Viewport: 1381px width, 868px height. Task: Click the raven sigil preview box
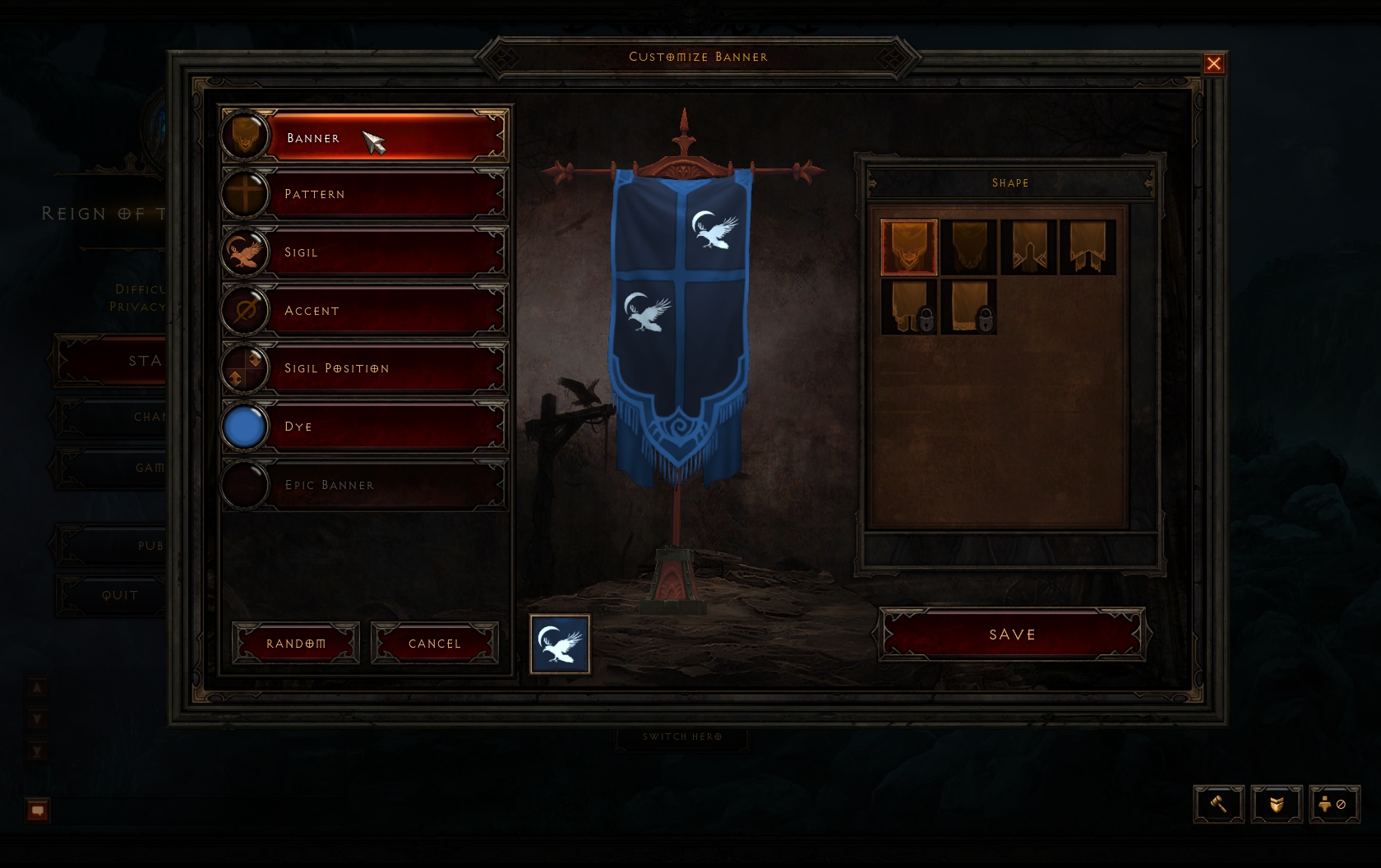pyautogui.click(x=560, y=644)
